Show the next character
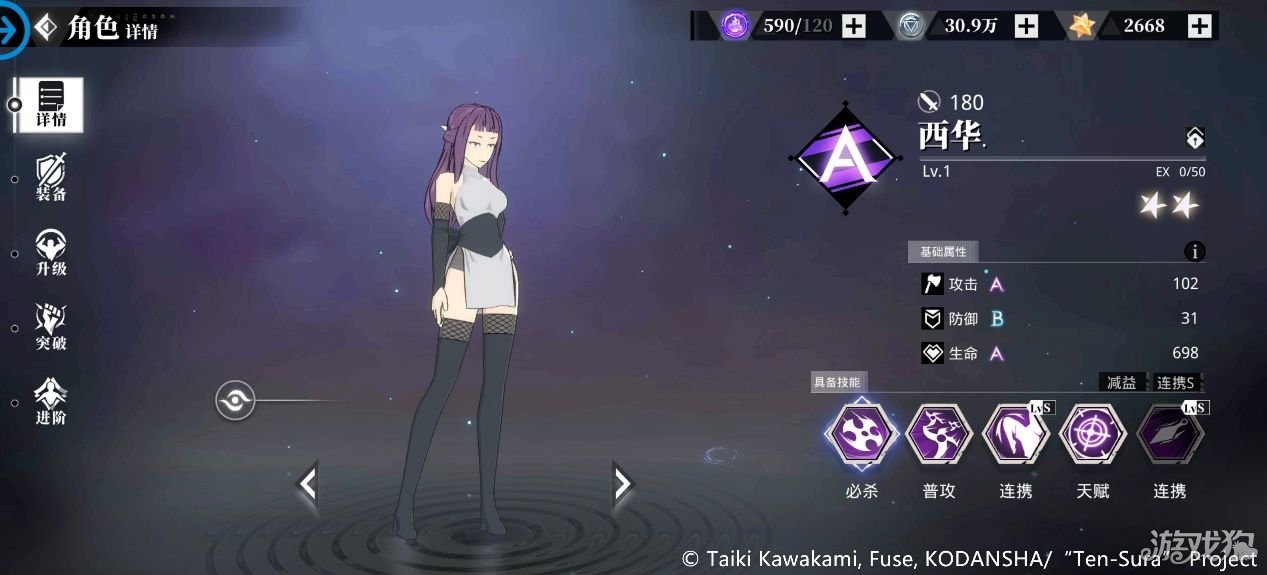The image size is (1267, 575). pyautogui.click(x=622, y=484)
